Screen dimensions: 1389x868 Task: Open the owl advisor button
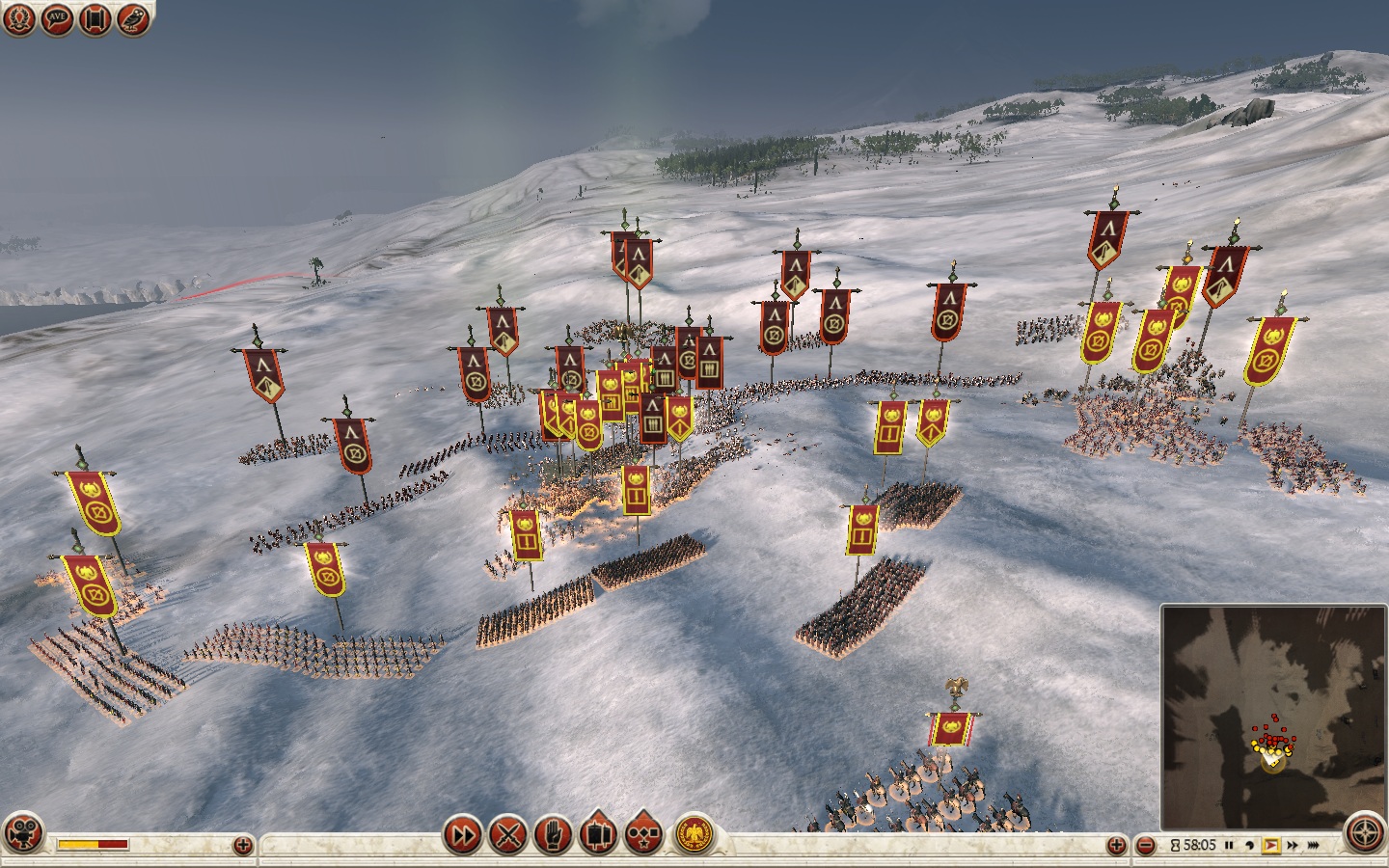[x=133, y=20]
